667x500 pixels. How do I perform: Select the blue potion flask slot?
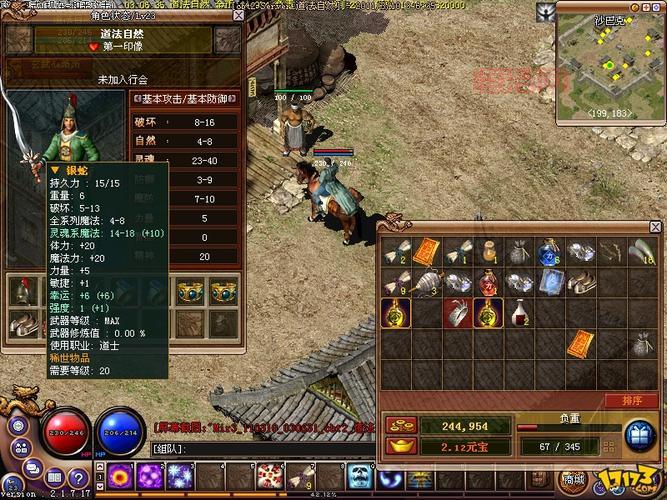(x=548, y=251)
